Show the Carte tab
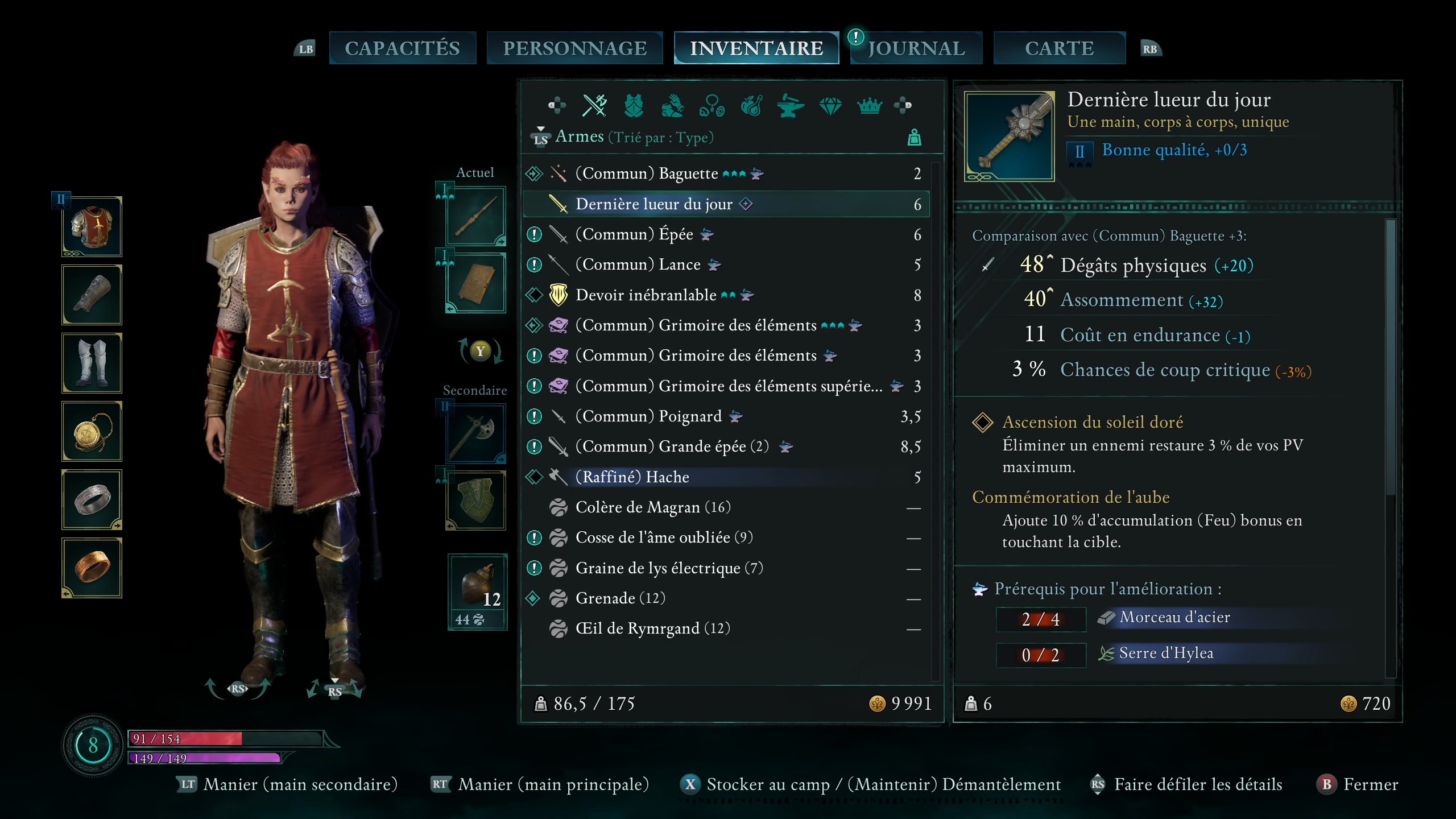This screenshot has height=819, width=1456. (x=1059, y=48)
